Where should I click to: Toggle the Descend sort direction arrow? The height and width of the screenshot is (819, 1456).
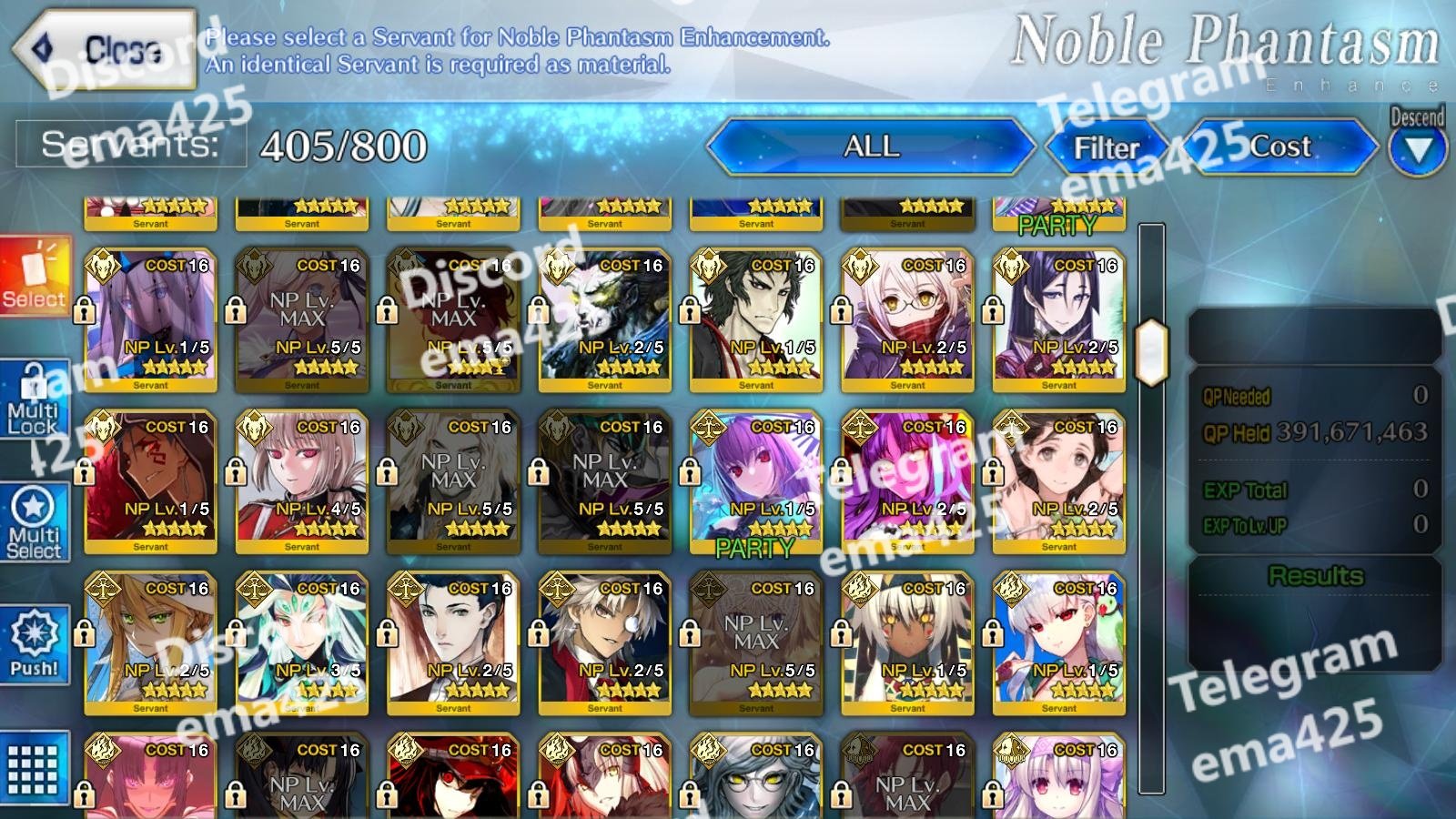tap(1417, 148)
